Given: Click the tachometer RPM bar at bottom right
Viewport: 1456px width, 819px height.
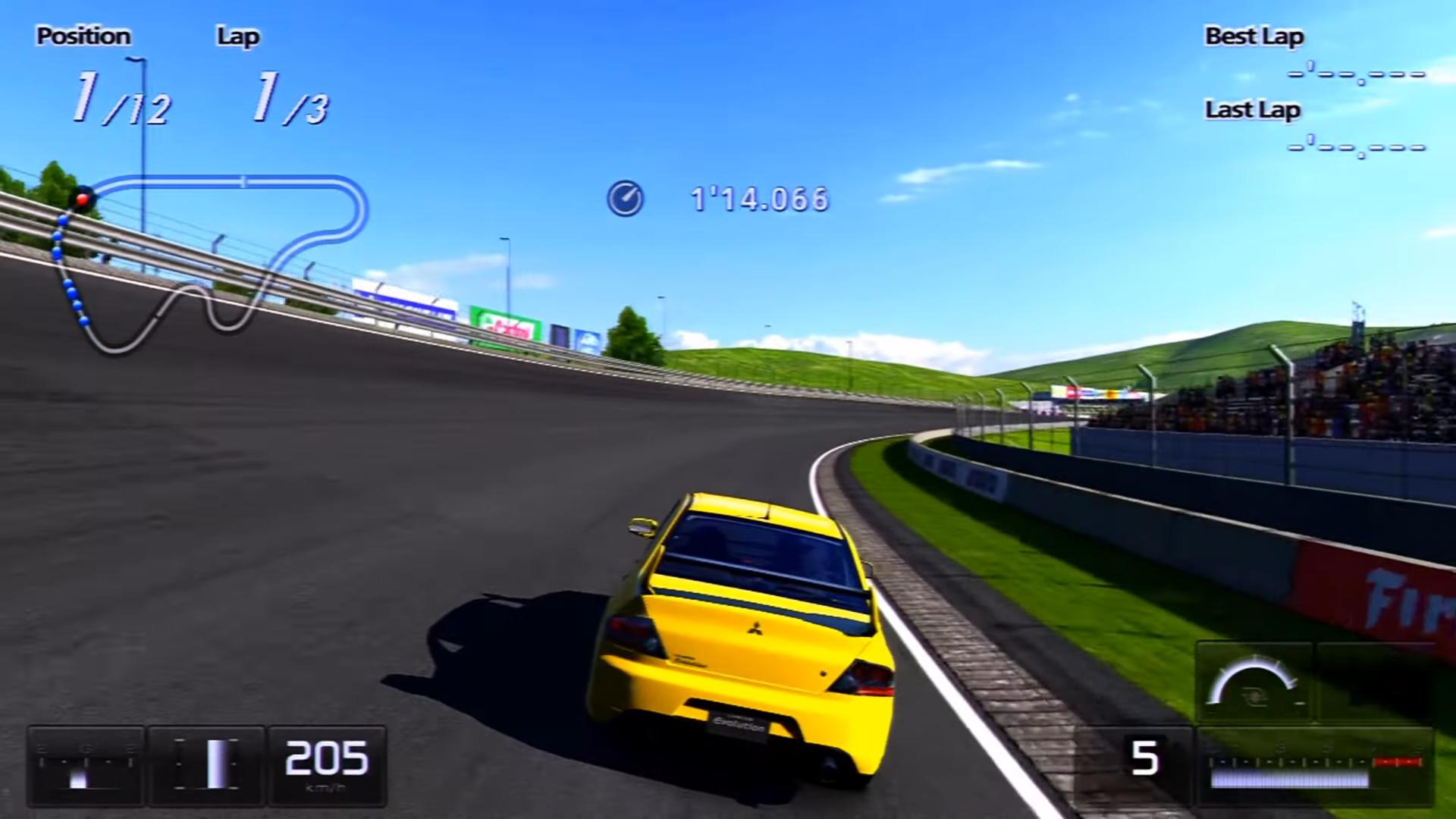Looking at the screenshot, I should pos(1289,781).
